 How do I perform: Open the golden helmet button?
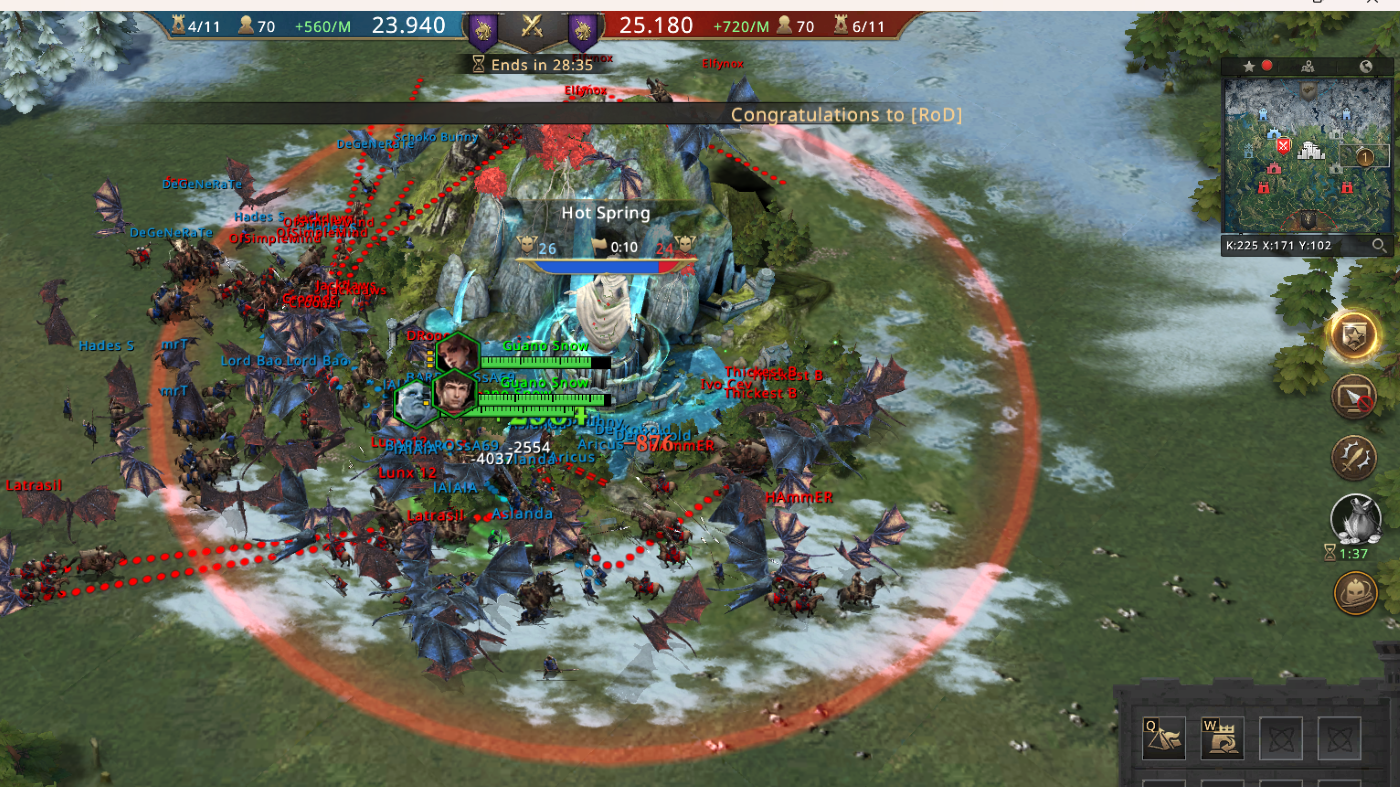click(1355, 592)
